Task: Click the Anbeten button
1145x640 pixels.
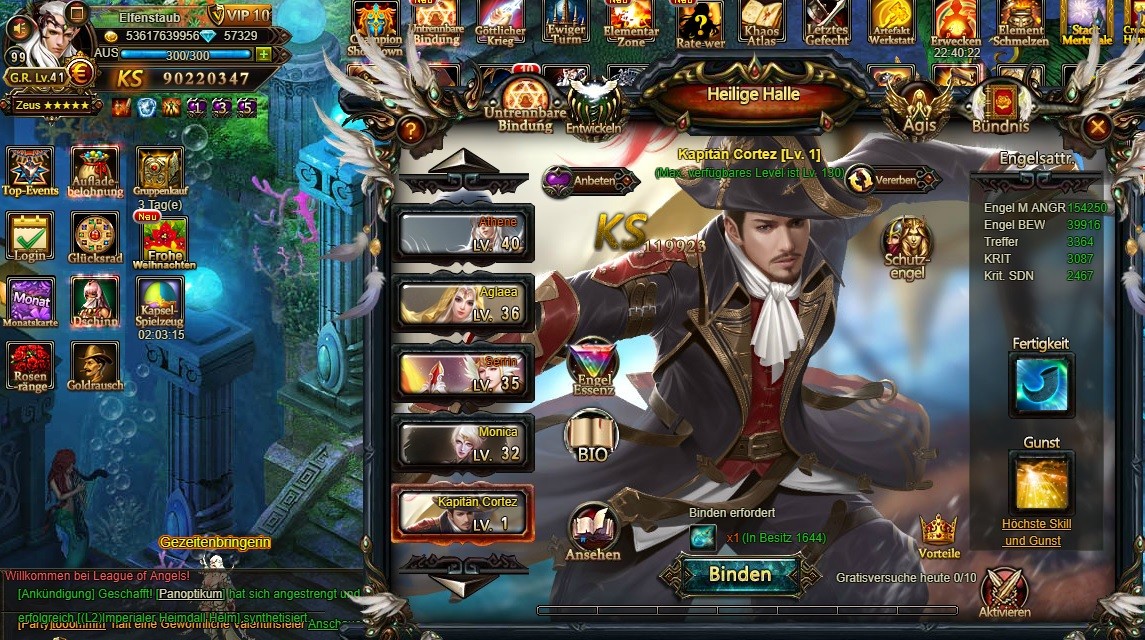Action: [590, 181]
